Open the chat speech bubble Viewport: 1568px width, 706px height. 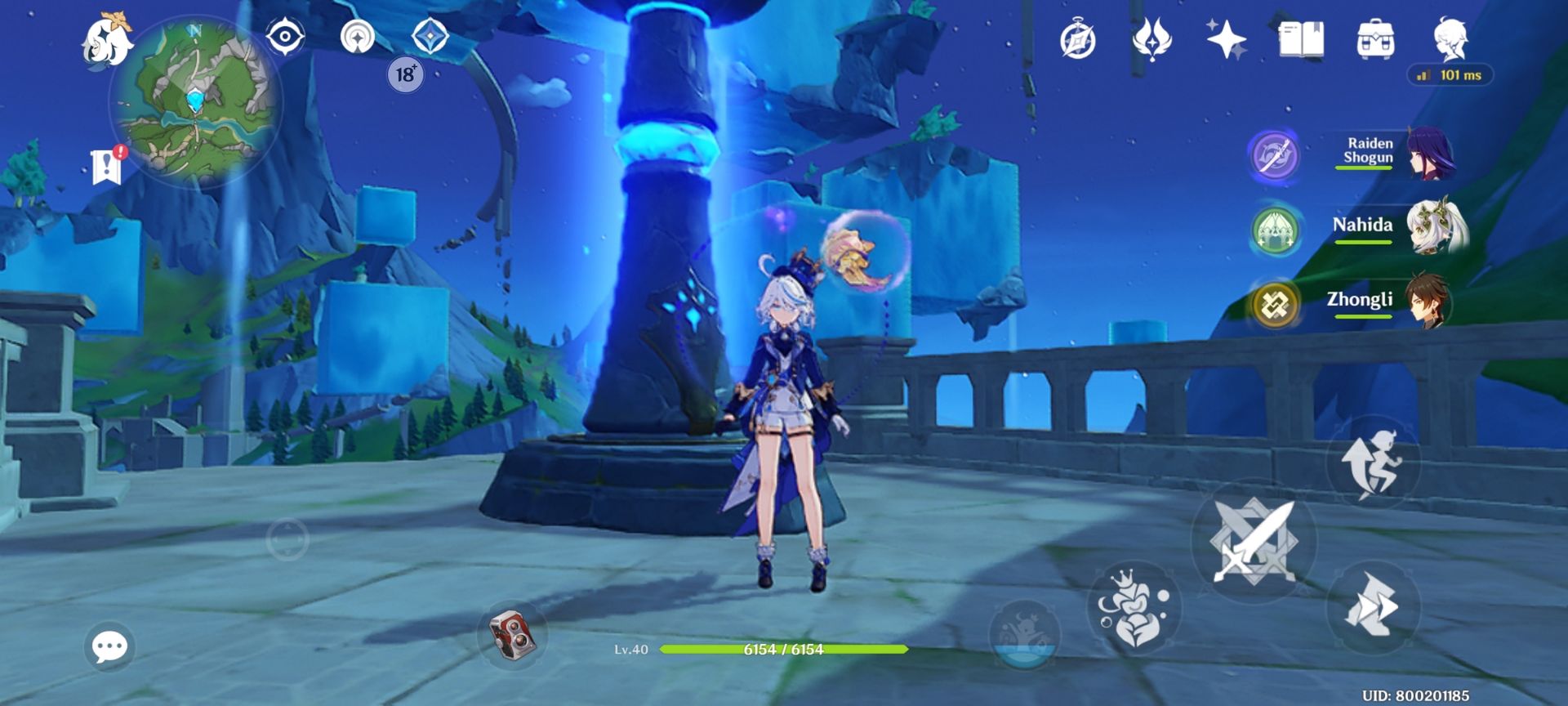coord(109,647)
